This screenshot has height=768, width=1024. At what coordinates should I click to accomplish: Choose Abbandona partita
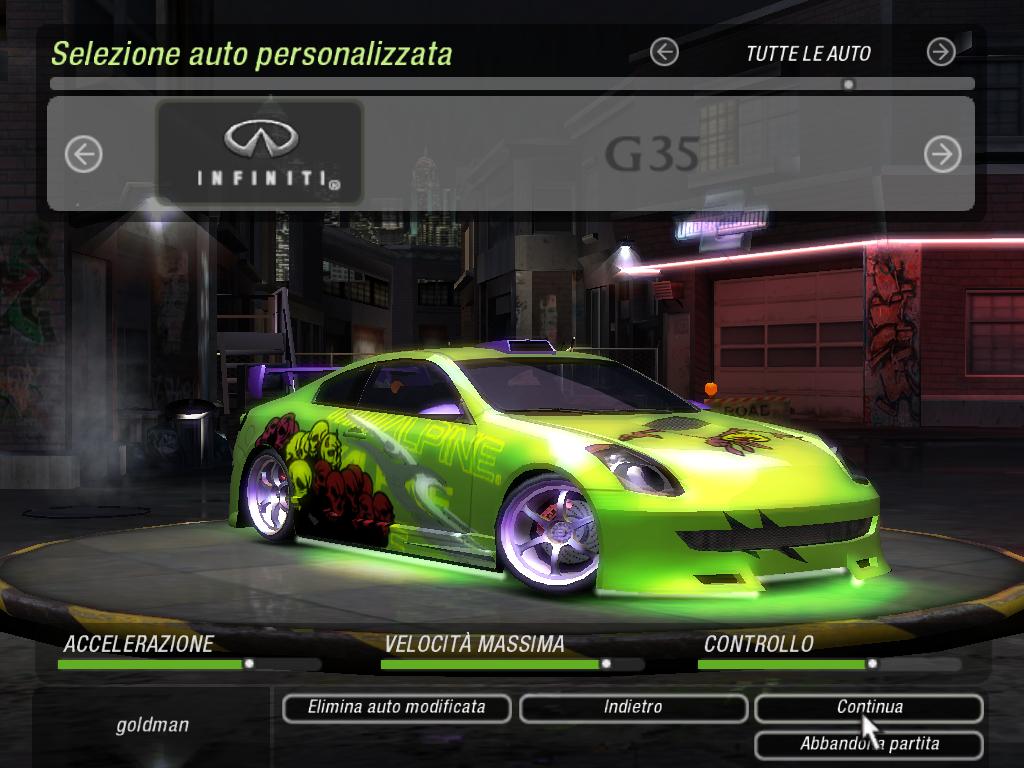pos(868,744)
